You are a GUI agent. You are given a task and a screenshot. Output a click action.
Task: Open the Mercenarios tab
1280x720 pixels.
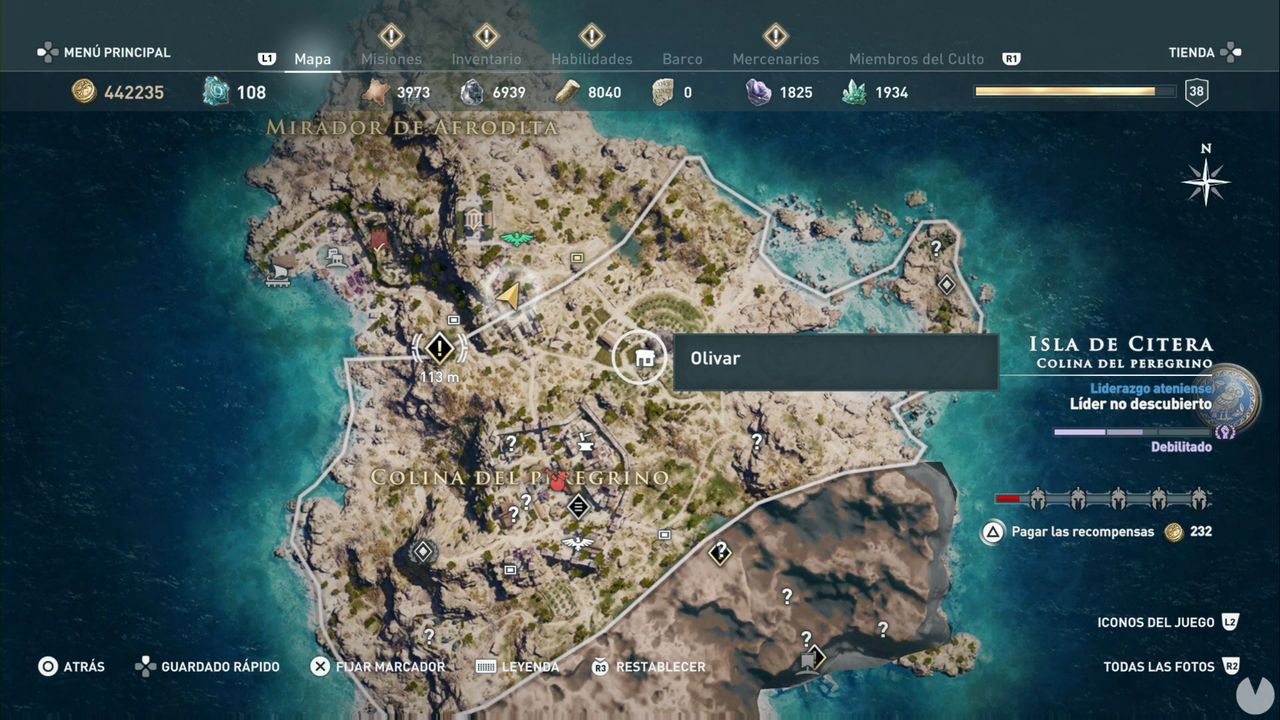click(x=776, y=59)
